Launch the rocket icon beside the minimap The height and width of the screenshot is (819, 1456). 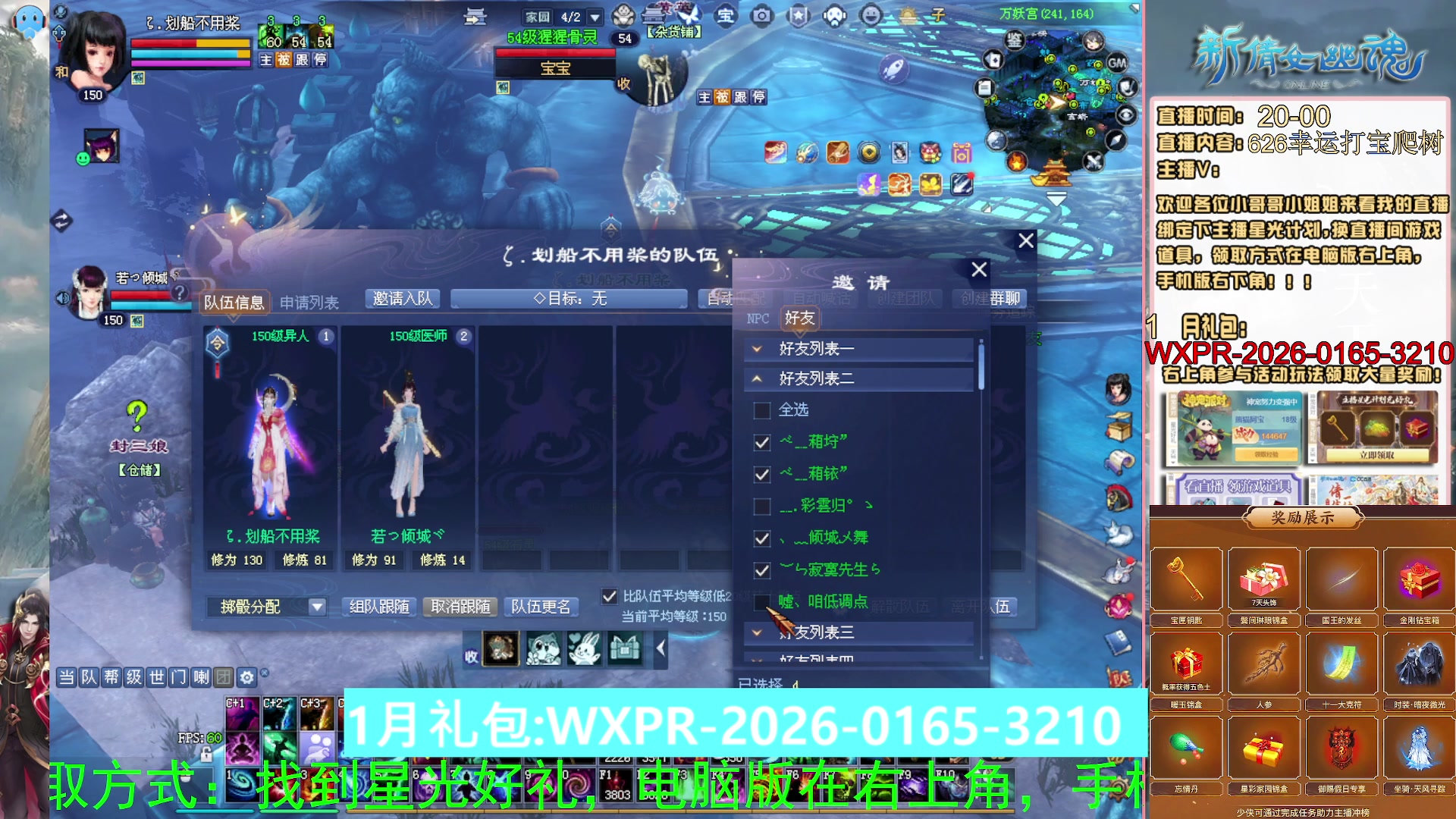(896, 67)
